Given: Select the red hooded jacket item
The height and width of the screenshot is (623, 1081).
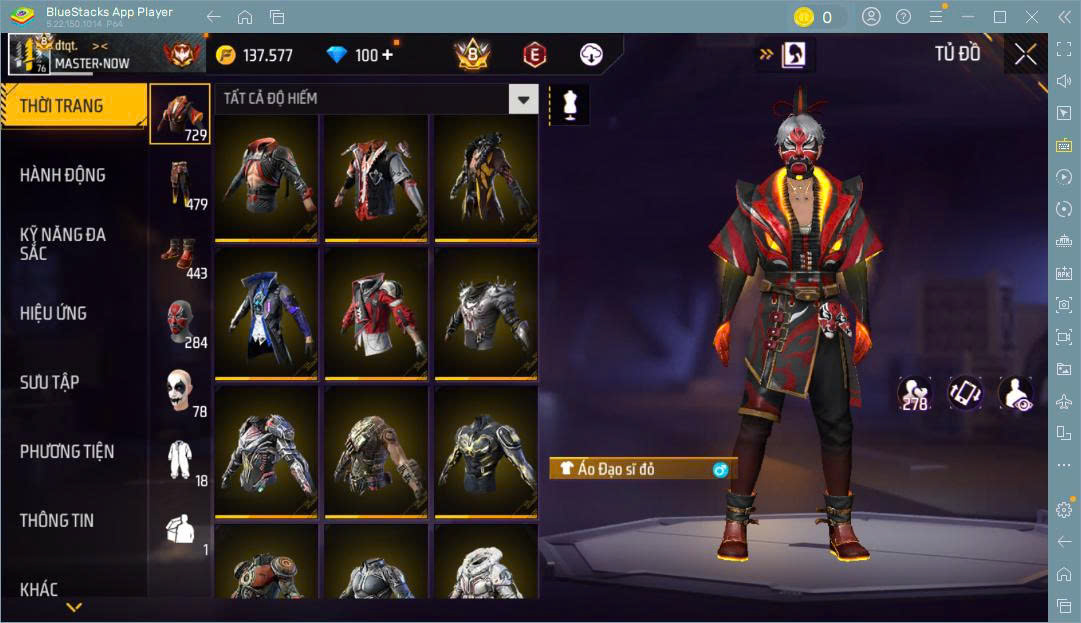Looking at the screenshot, I should tap(376, 312).
